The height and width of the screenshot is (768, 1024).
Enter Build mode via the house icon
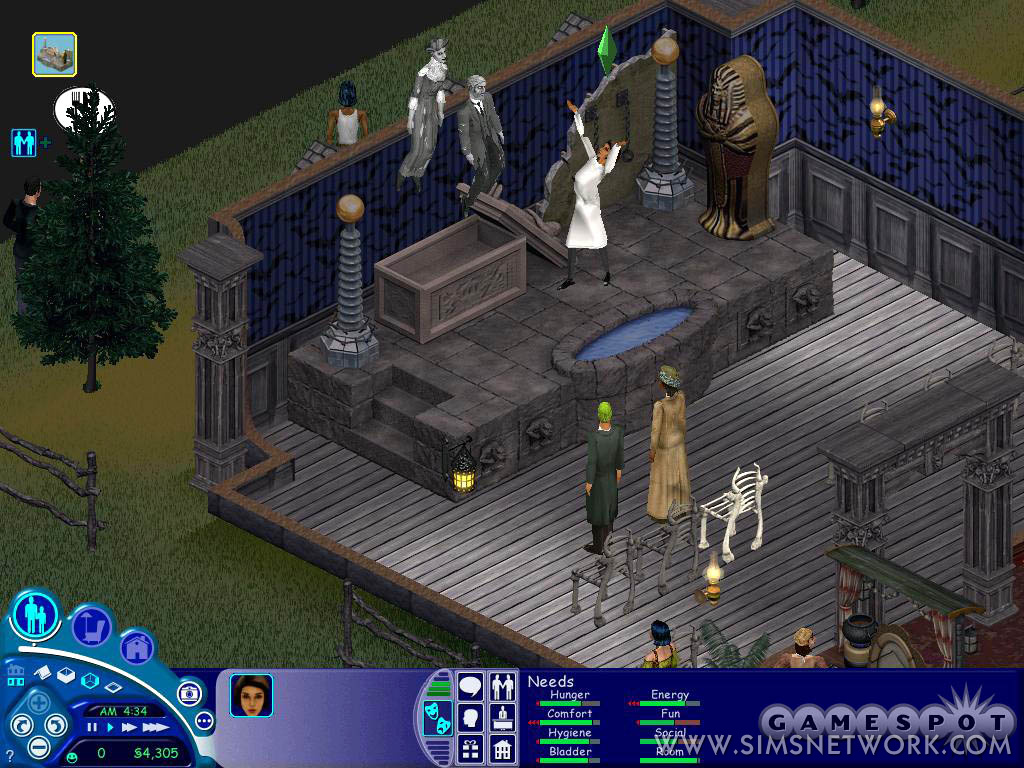pyautogui.click(x=136, y=647)
